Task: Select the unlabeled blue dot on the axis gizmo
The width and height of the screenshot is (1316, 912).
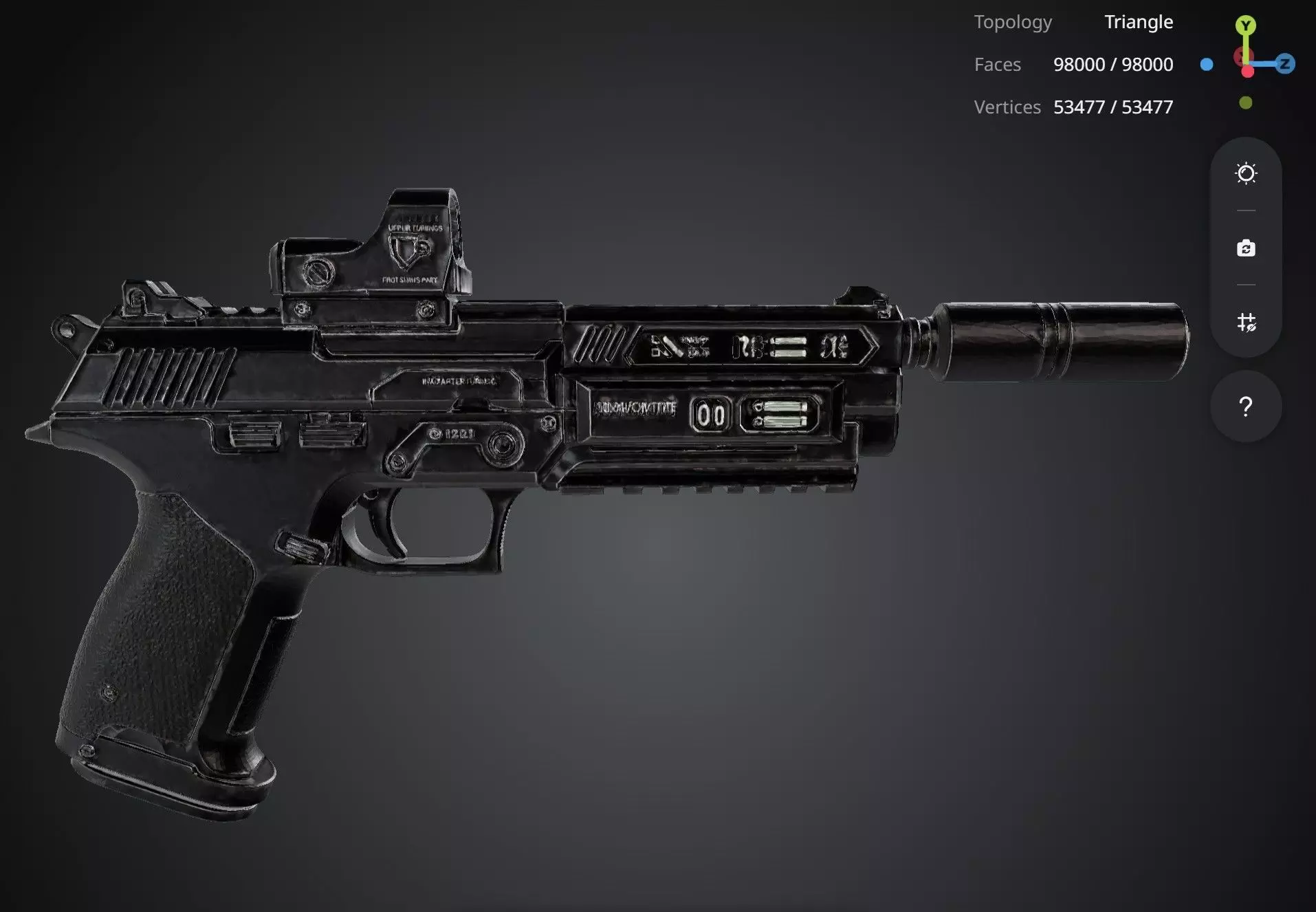Action: tap(1207, 65)
